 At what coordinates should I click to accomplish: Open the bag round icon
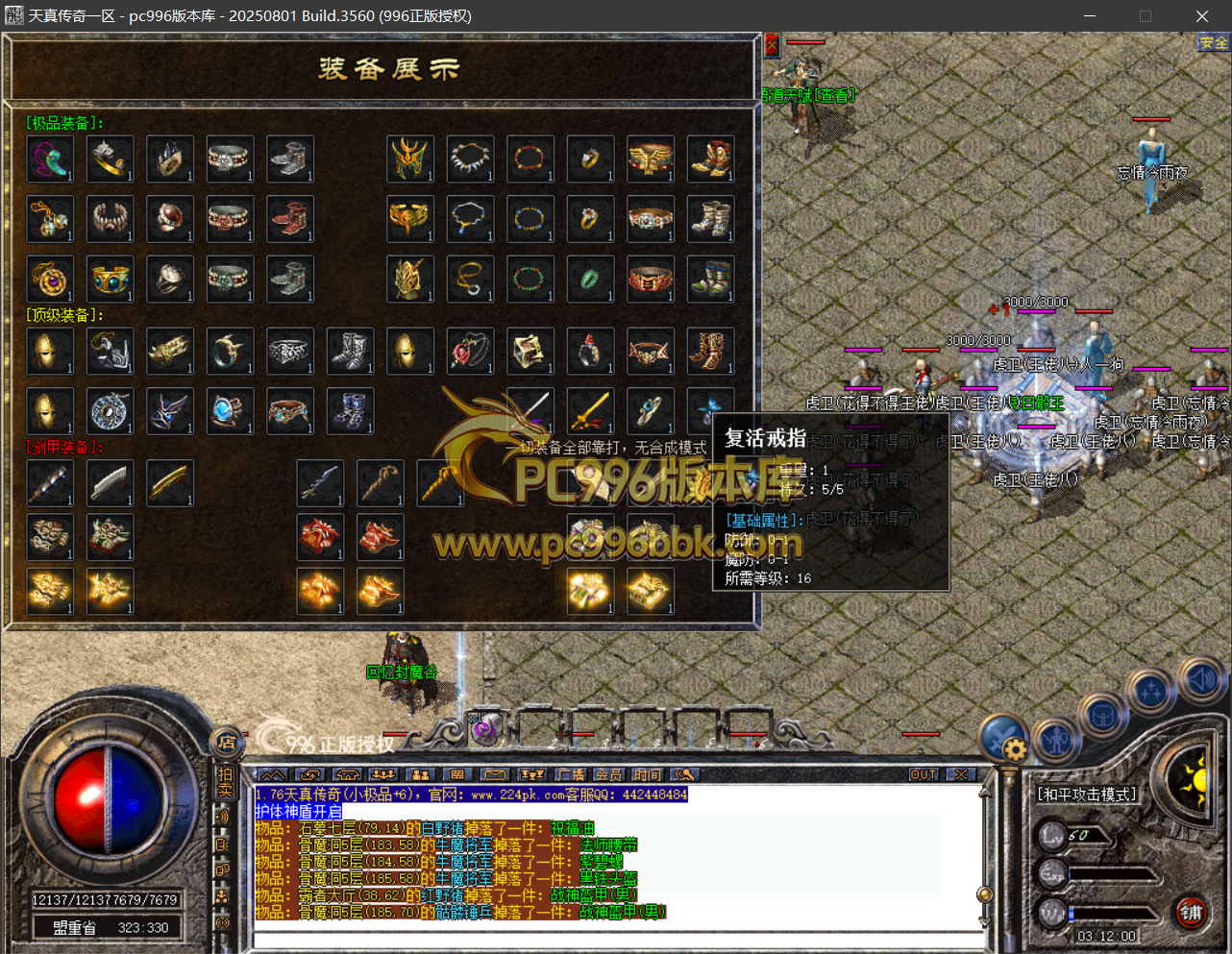pos(1102,716)
